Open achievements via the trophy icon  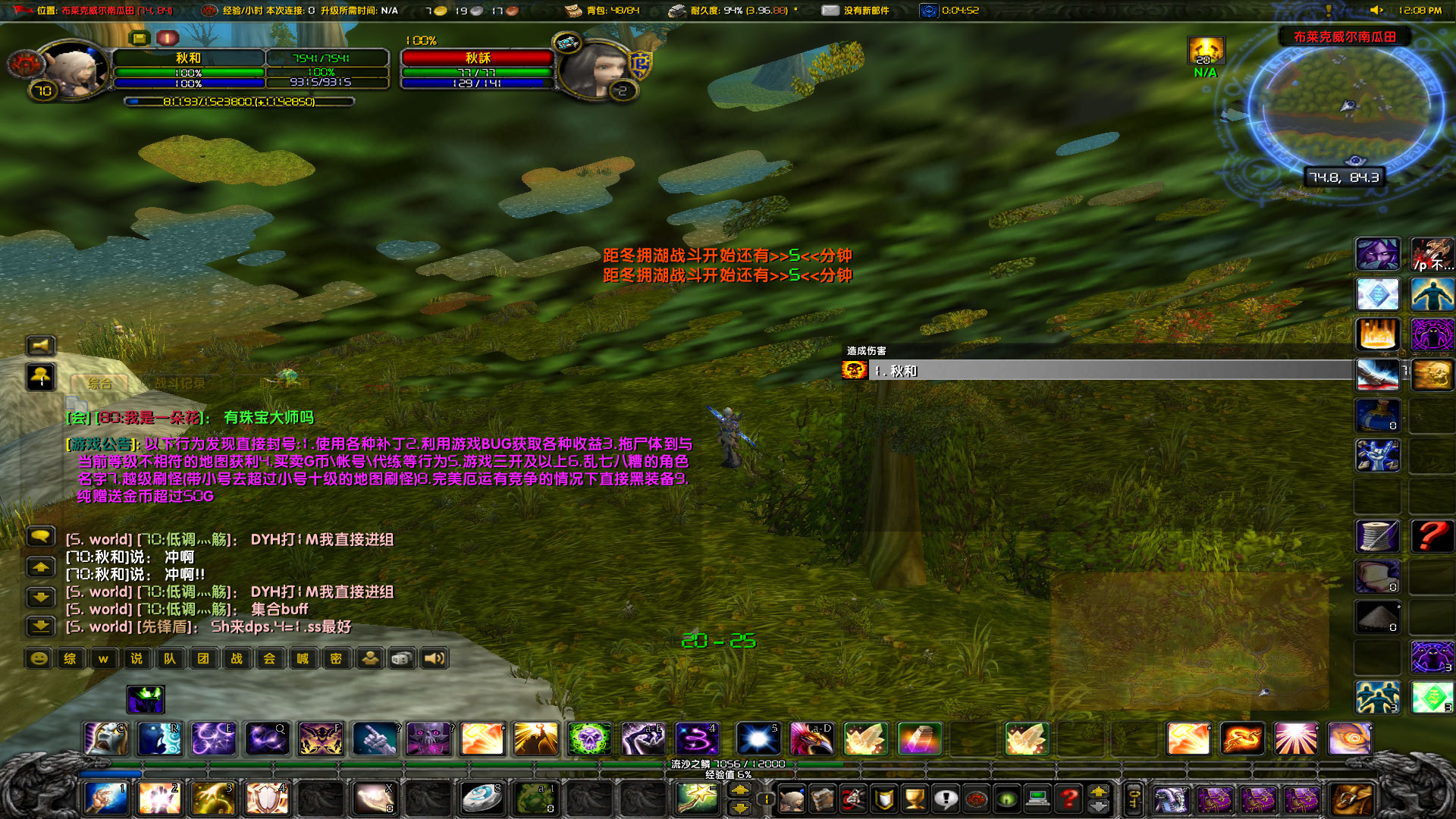pos(915,799)
